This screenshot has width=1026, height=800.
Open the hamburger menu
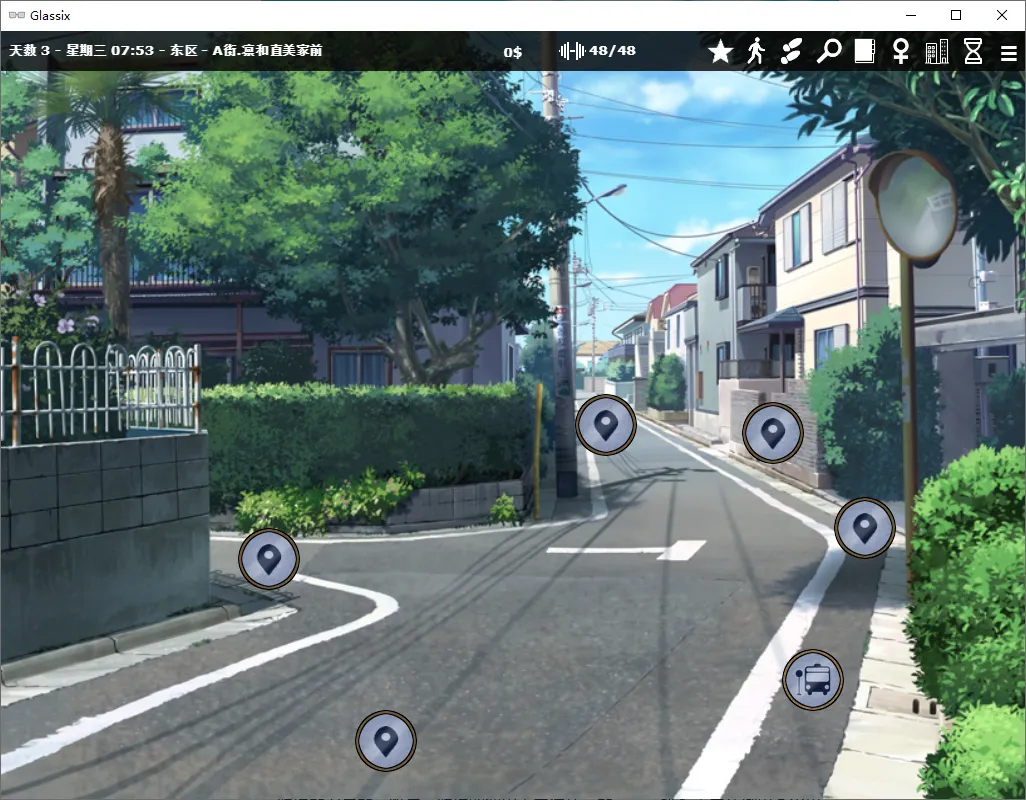point(1008,52)
